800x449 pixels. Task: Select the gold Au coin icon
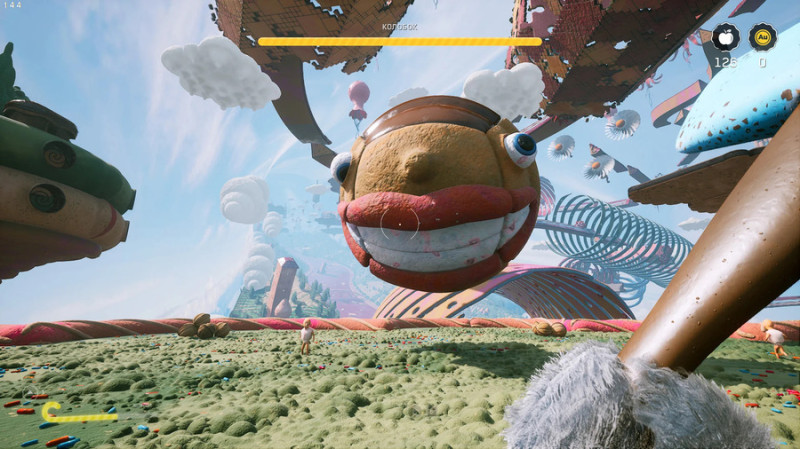(x=763, y=38)
